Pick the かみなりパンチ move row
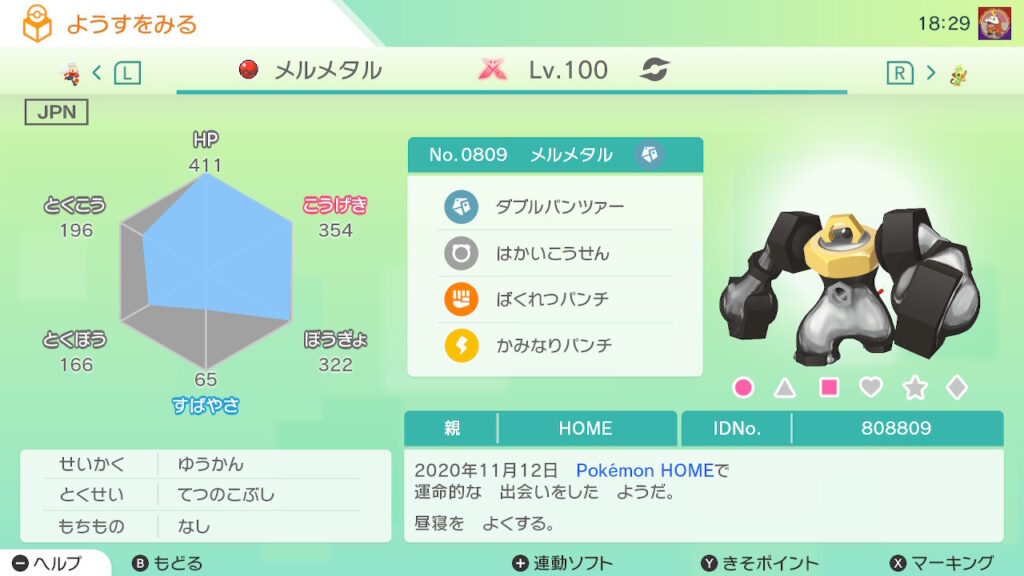This screenshot has width=1024, height=576. [x=555, y=345]
